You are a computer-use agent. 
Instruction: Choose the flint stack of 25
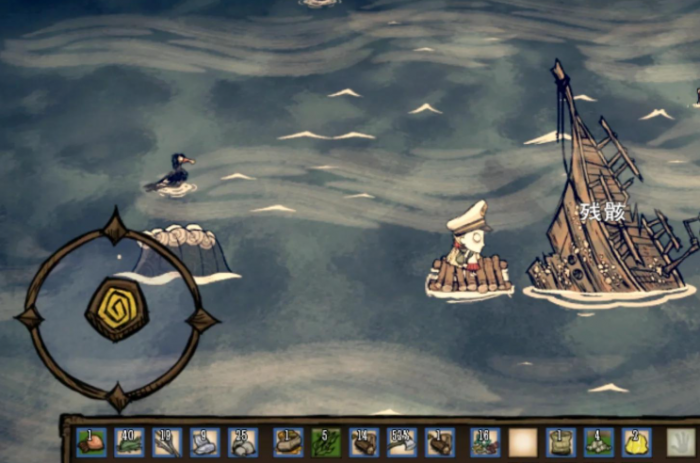(x=242, y=441)
